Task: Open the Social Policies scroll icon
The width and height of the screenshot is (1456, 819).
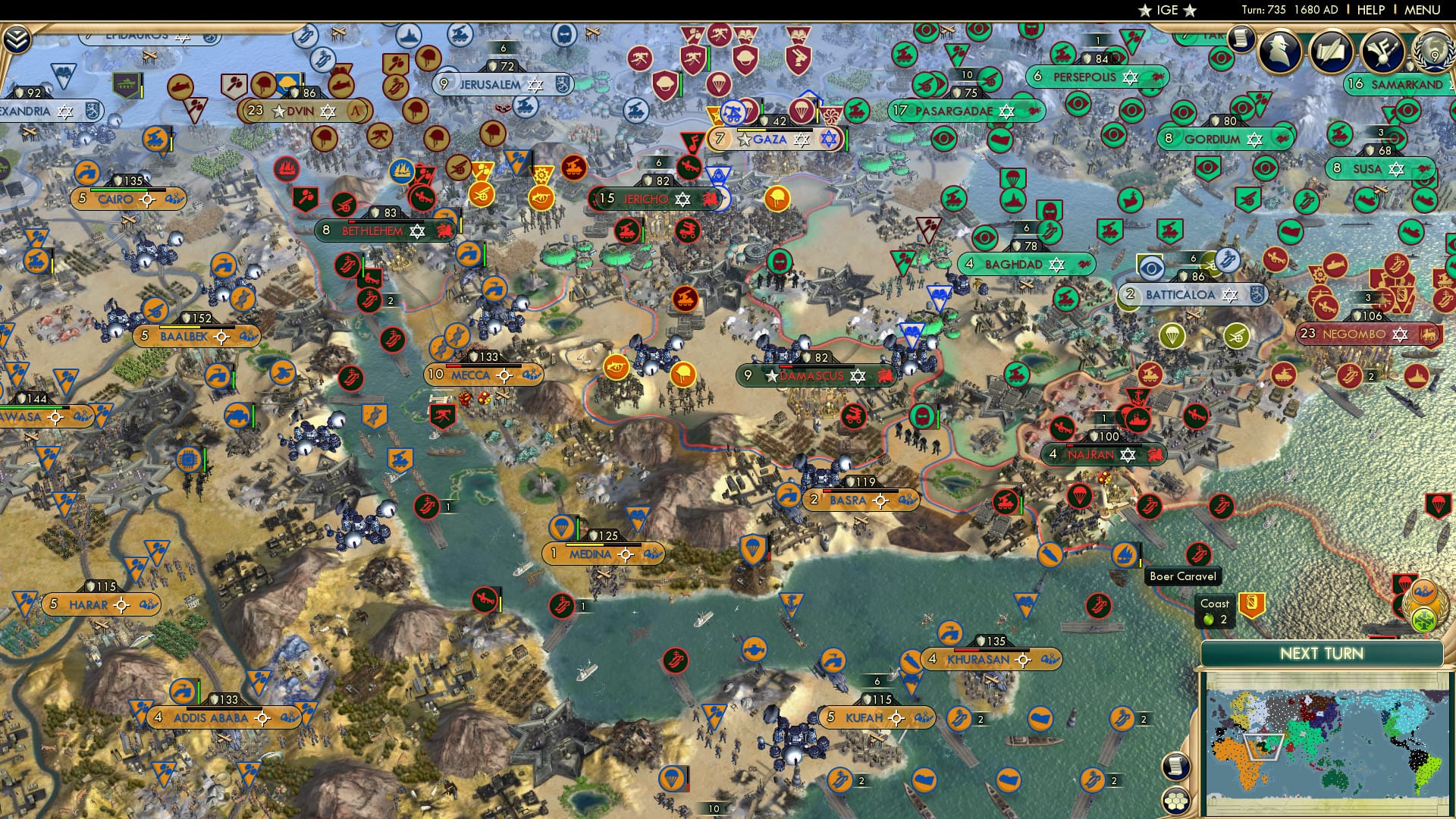Action: 1332,52
